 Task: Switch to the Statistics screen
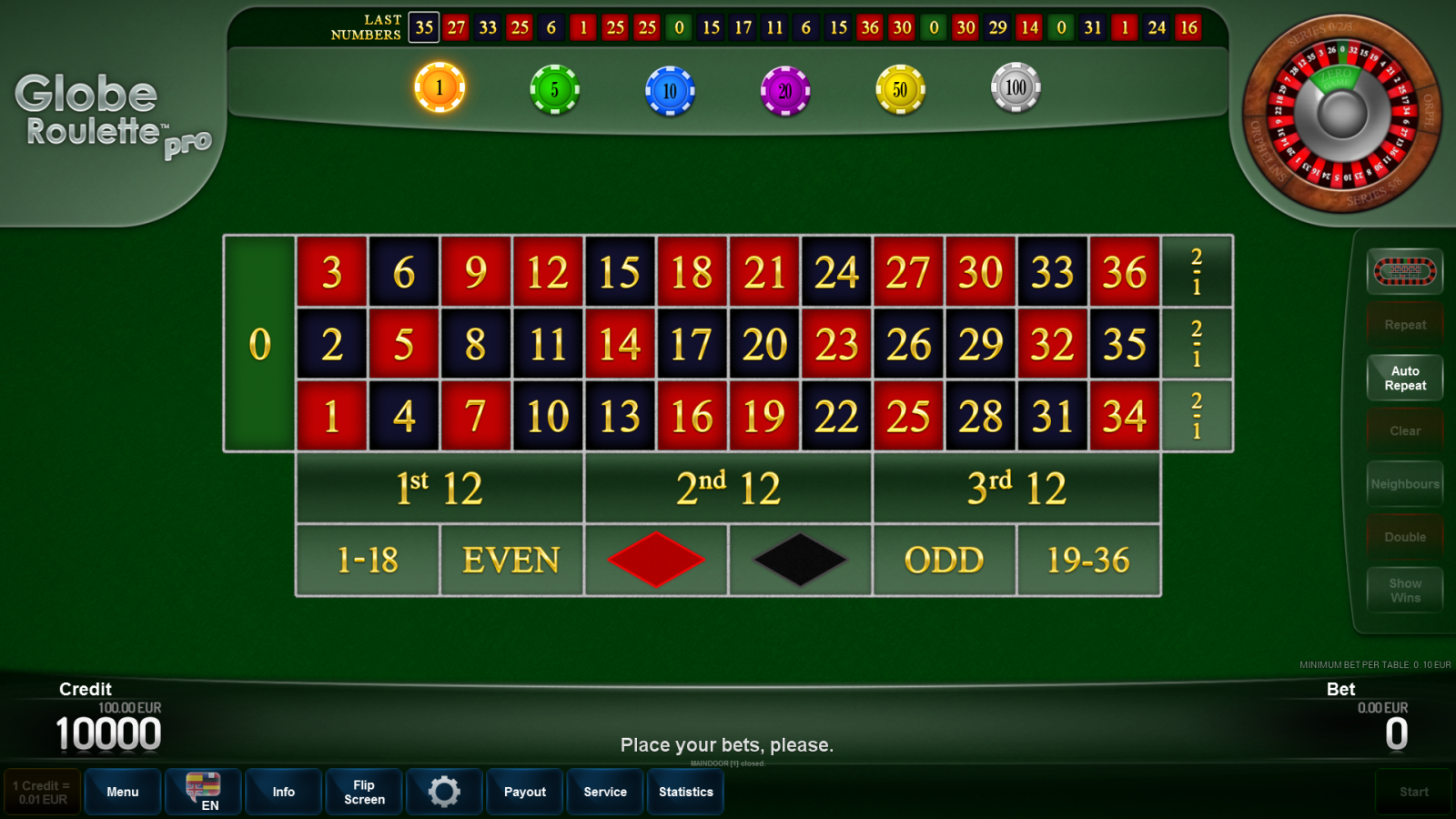pyautogui.click(x=685, y=792)
